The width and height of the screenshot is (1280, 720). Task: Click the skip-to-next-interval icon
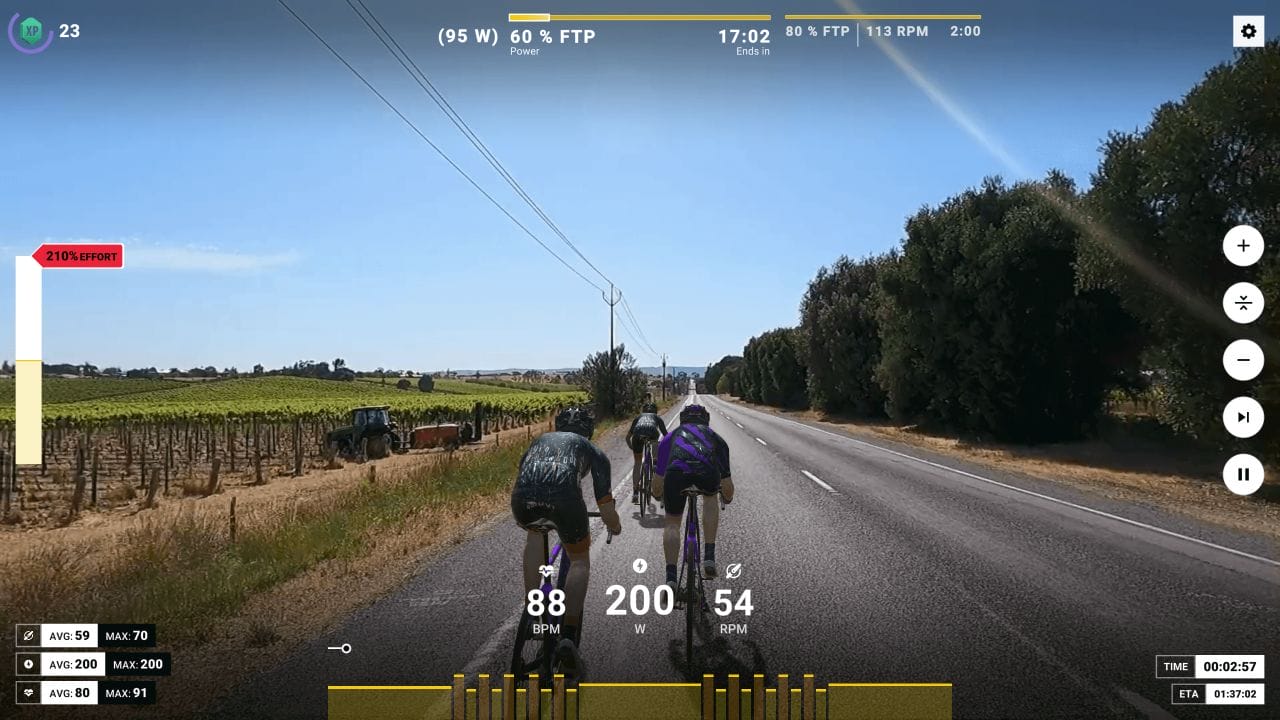[1242, 417]
